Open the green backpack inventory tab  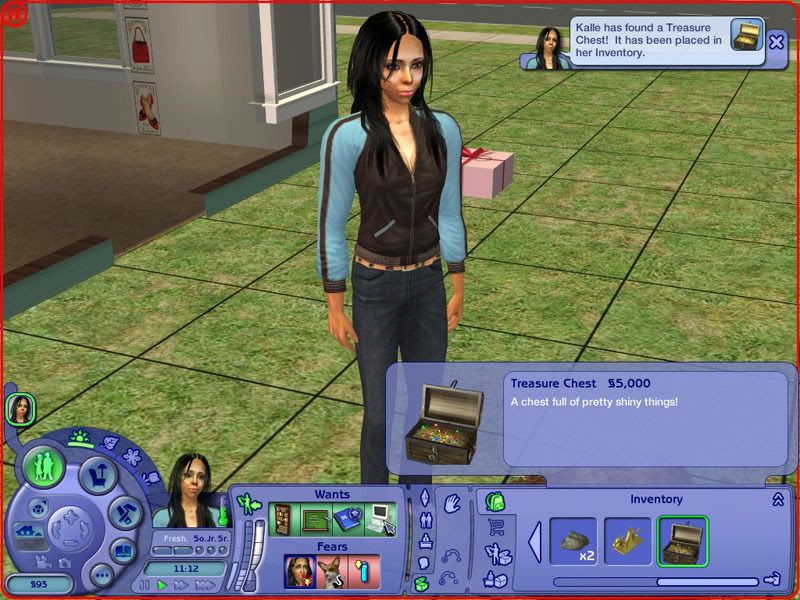(x=494, y=501)
